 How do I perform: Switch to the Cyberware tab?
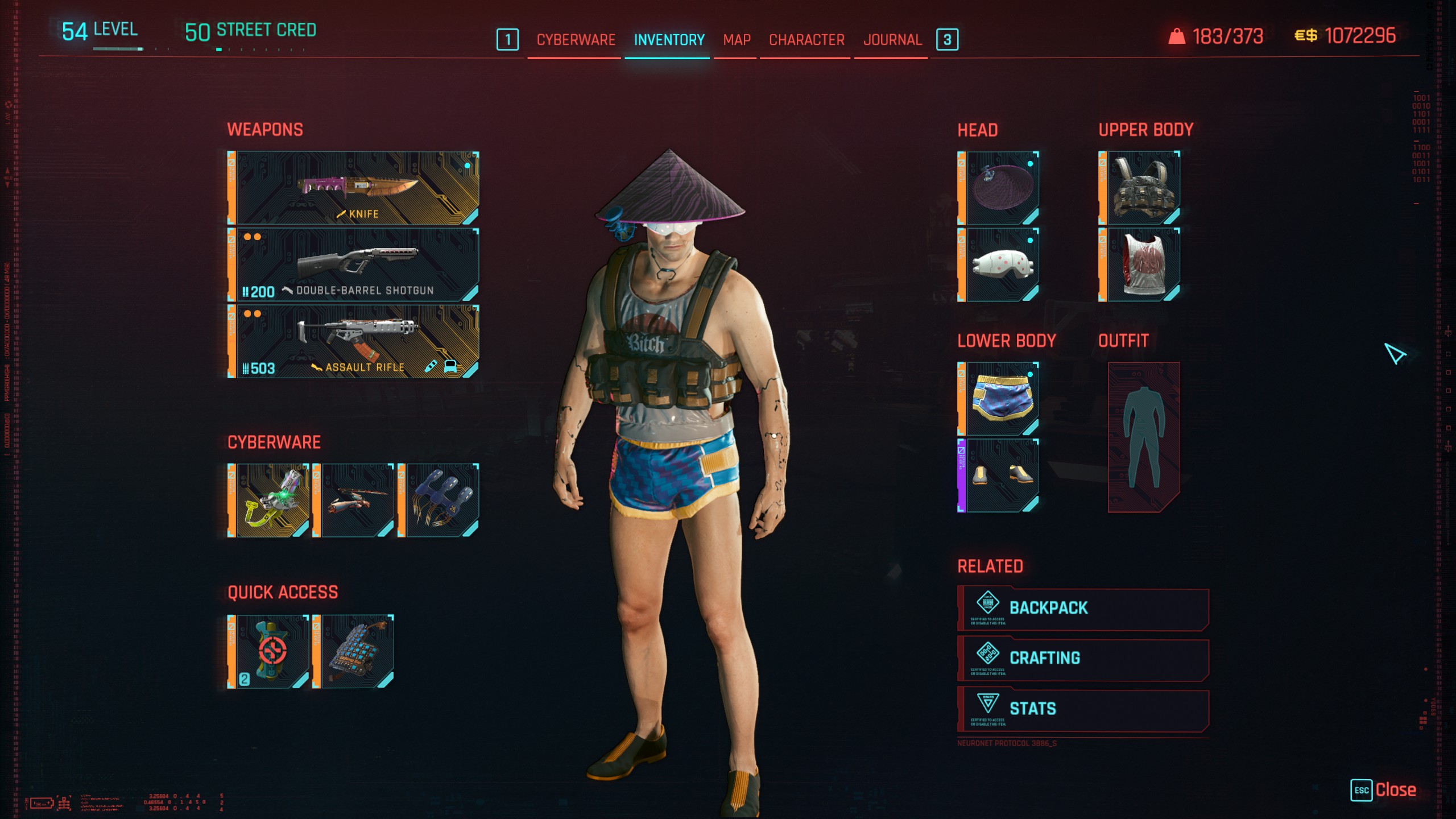(x=576, y=40)
